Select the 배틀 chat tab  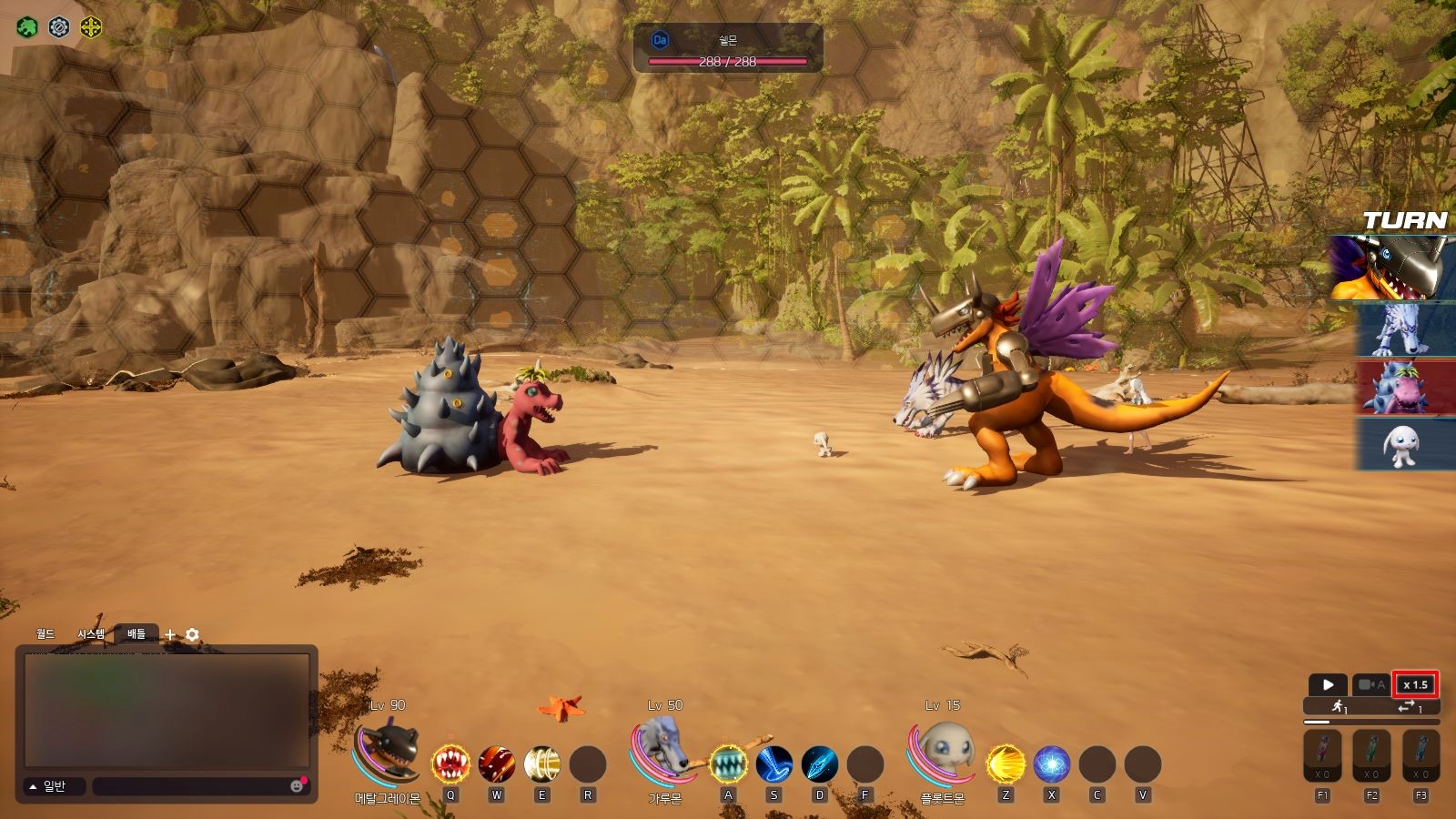(x=136, y=634)
